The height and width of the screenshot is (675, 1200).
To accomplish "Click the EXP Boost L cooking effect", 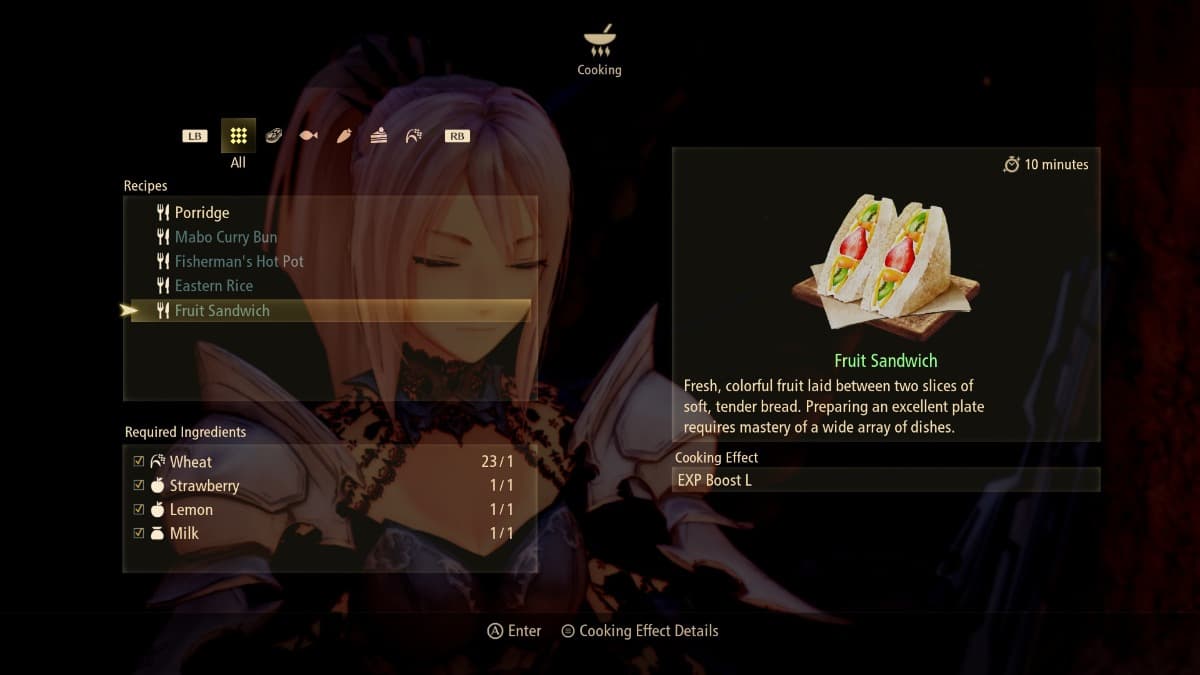I will 886,480.
